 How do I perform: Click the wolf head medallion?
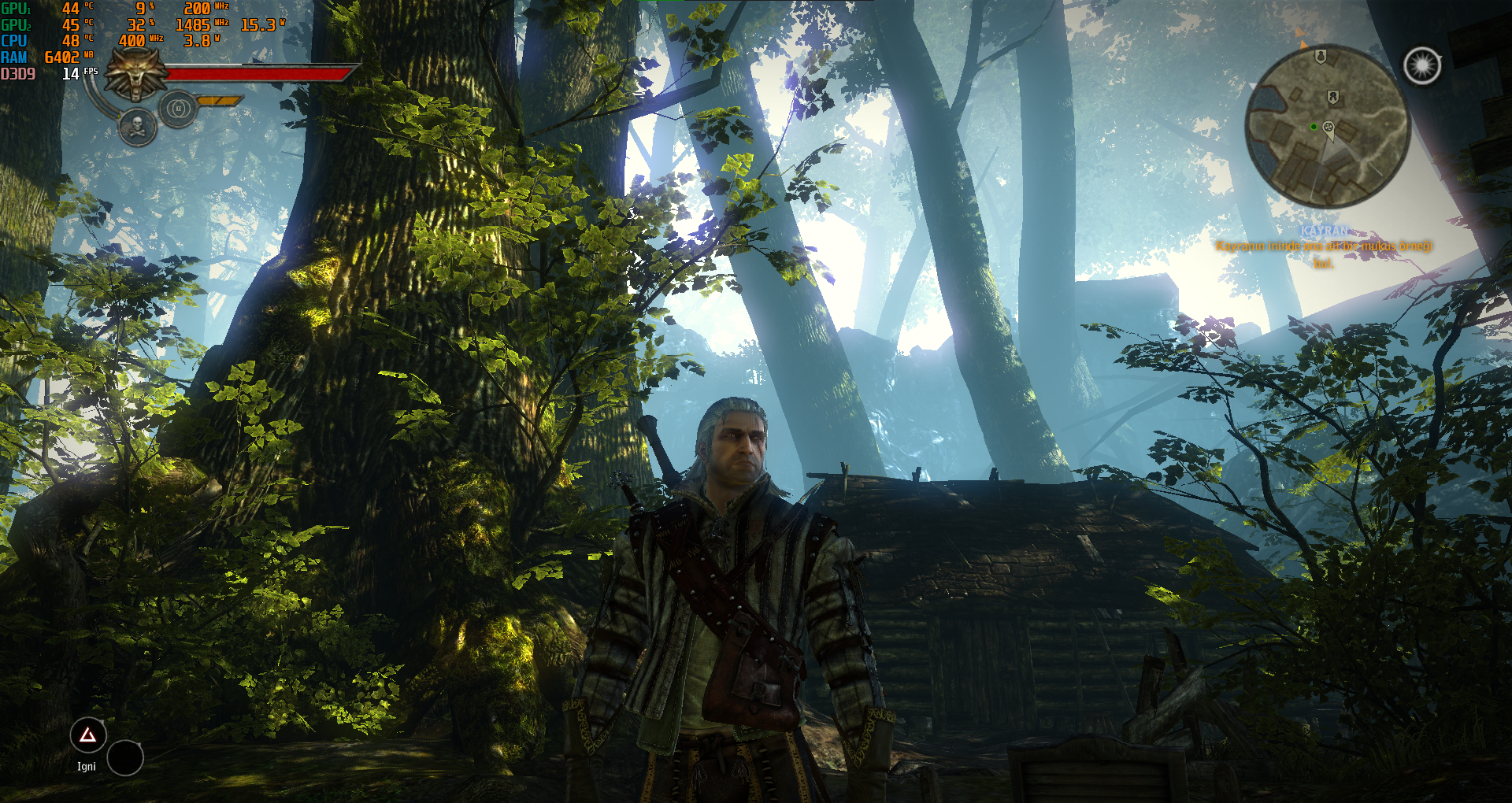[x=136, y=75]
